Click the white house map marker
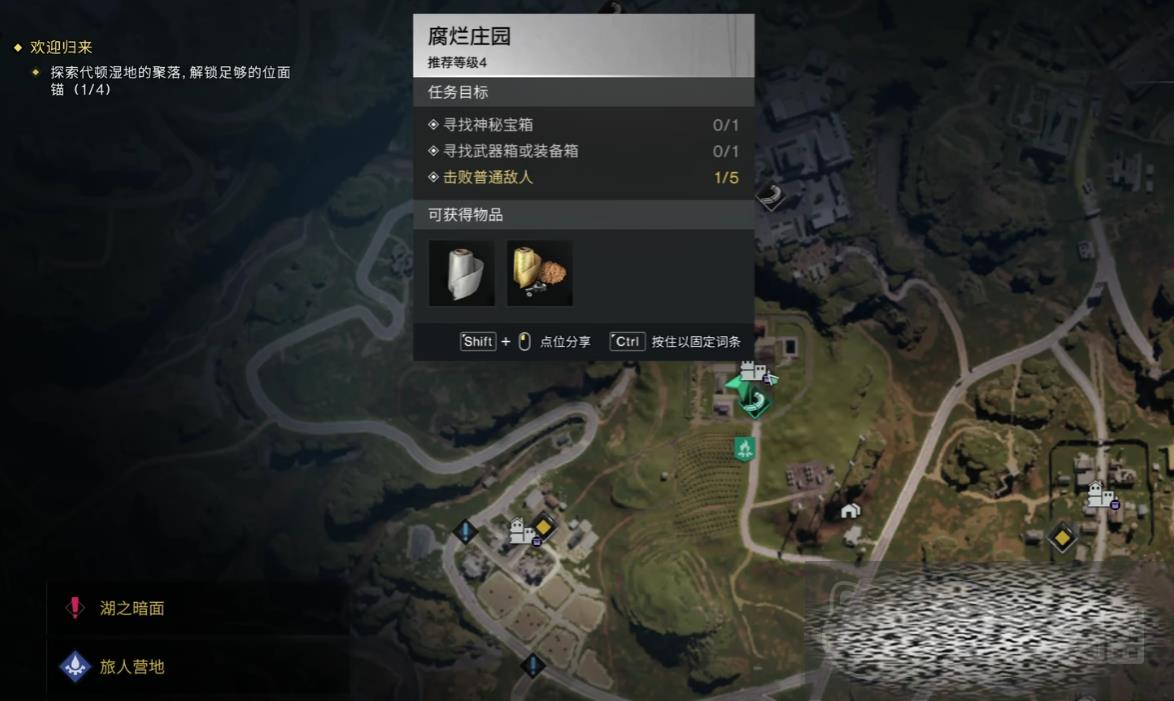 (x=850, y=511)
